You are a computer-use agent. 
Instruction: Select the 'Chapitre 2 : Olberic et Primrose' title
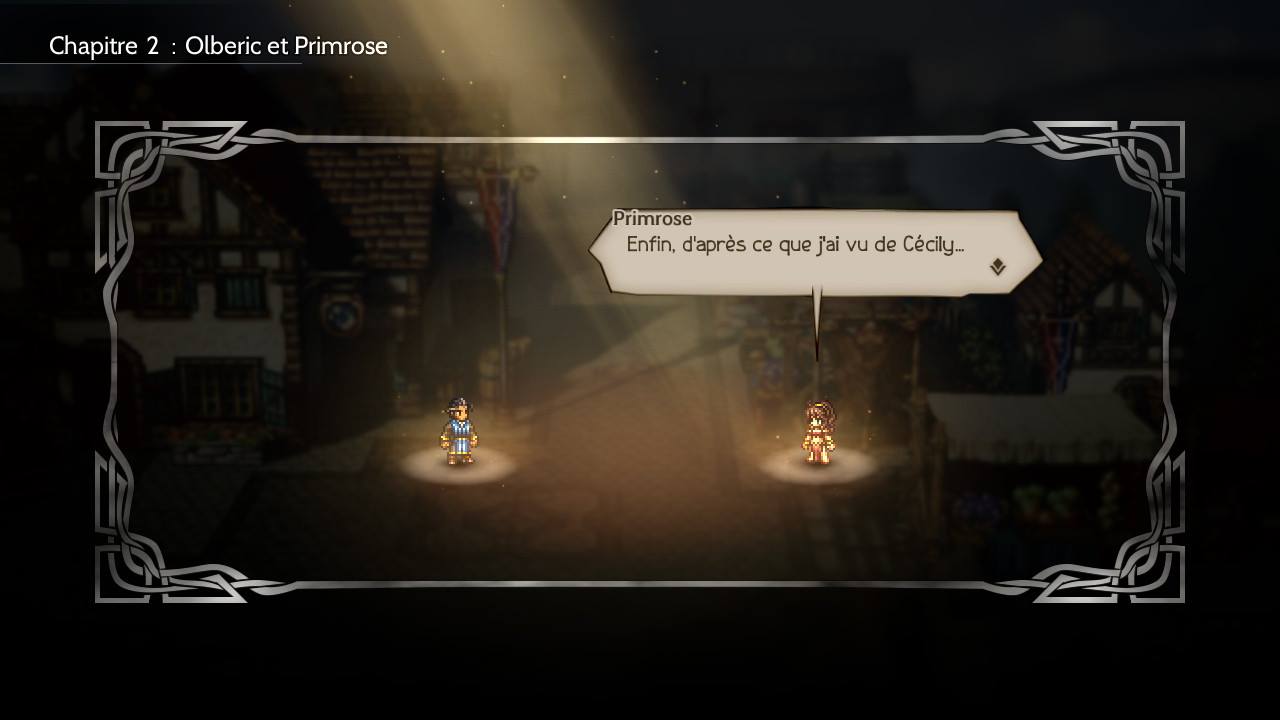(220, 45)
